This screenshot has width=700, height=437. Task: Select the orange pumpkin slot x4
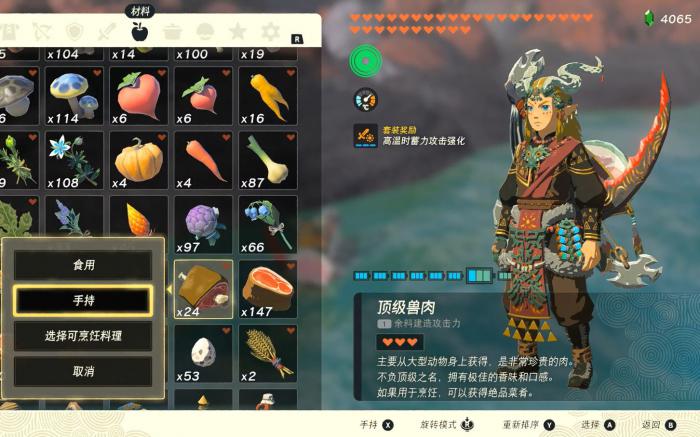(140, 161)
